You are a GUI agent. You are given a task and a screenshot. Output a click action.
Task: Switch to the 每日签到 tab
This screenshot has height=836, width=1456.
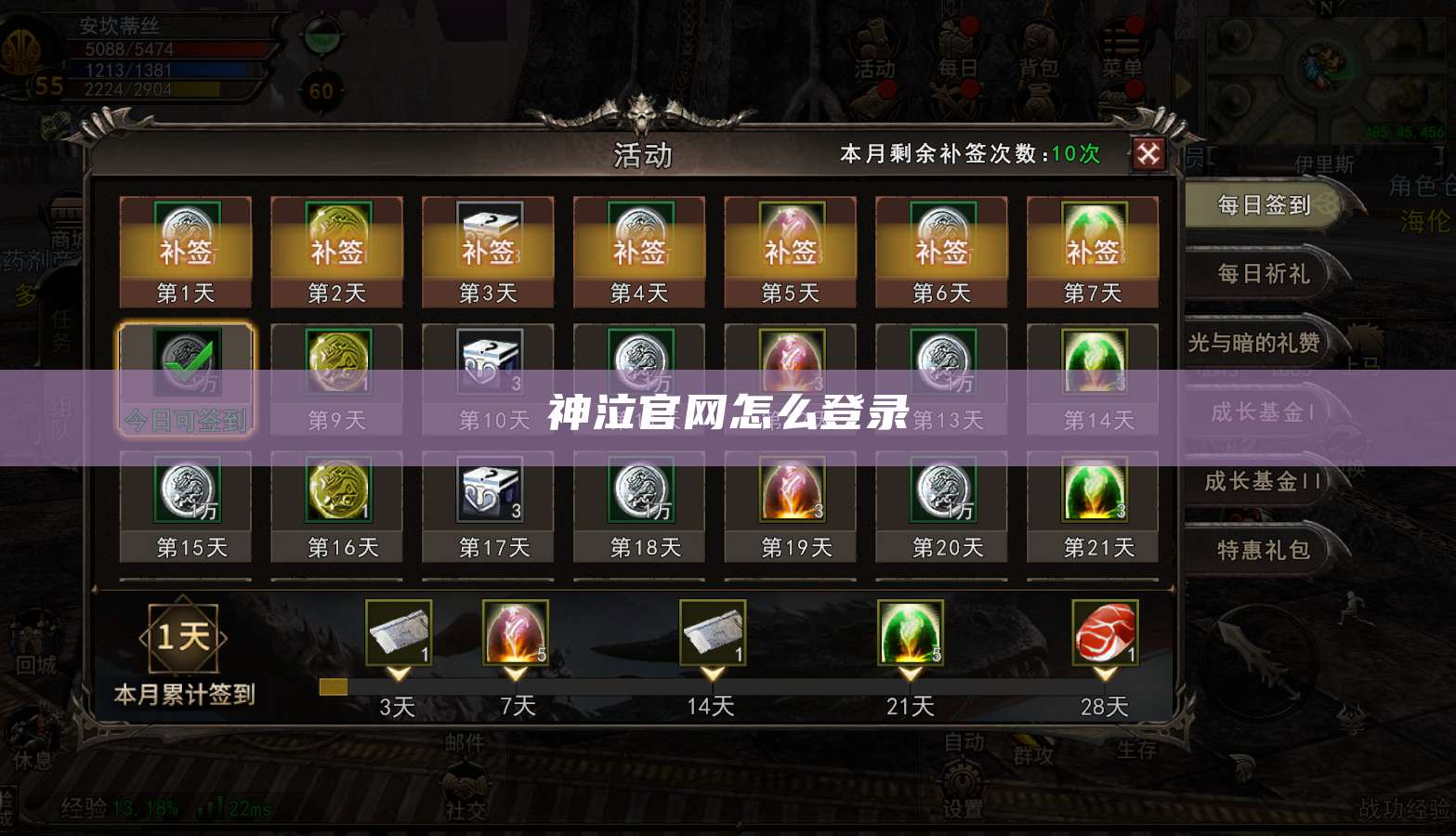pos(1265,205)
